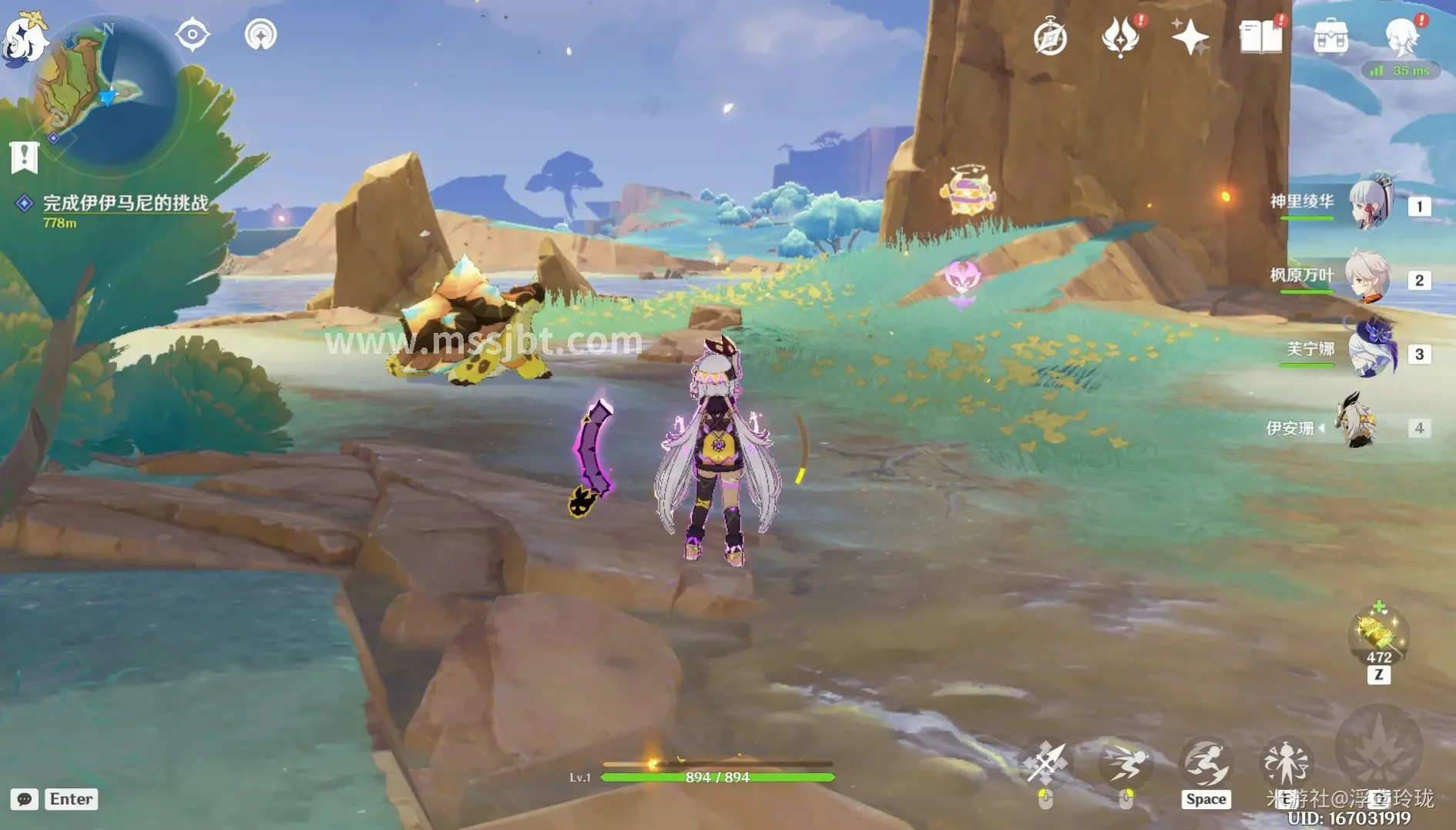Select active character 伊安珊 in party list
Screen dimensions: 1456x830
coord(1357,425)
